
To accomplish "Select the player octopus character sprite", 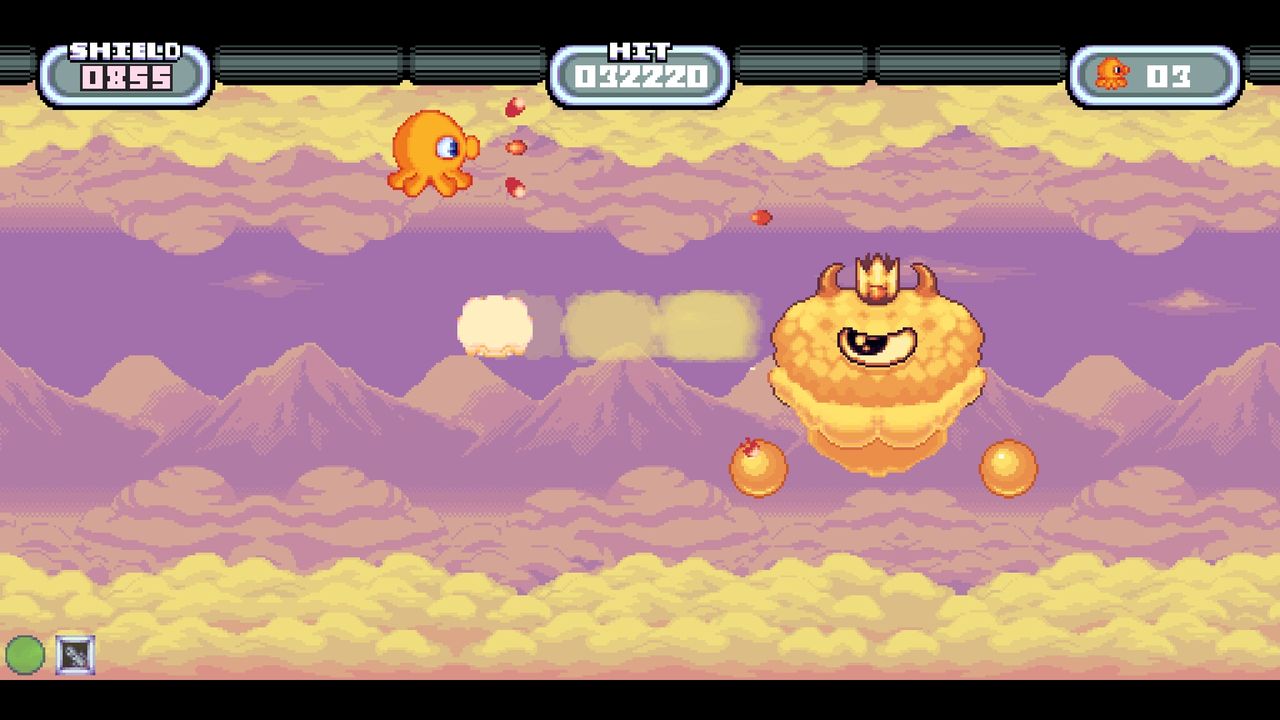I will coord(430,150).
